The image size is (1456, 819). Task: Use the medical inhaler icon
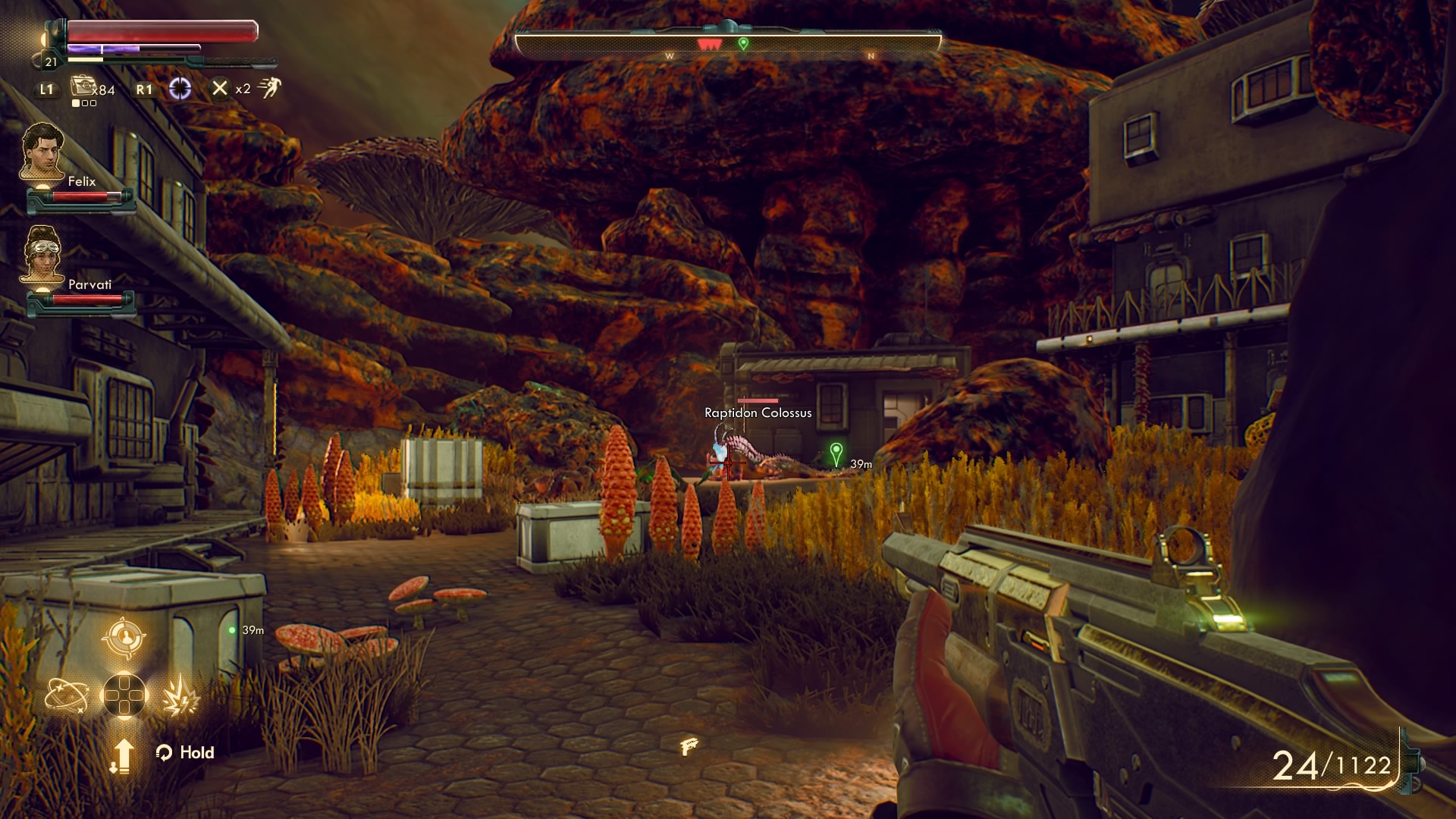(x=82, y=86)
